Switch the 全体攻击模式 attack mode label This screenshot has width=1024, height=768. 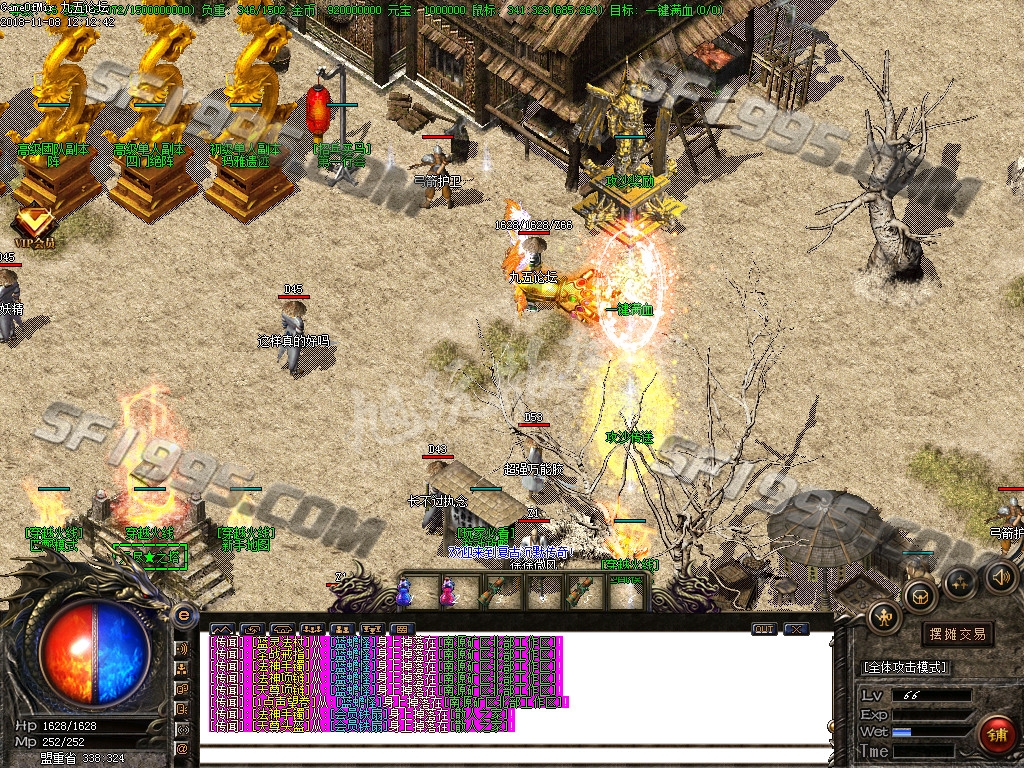905,667
